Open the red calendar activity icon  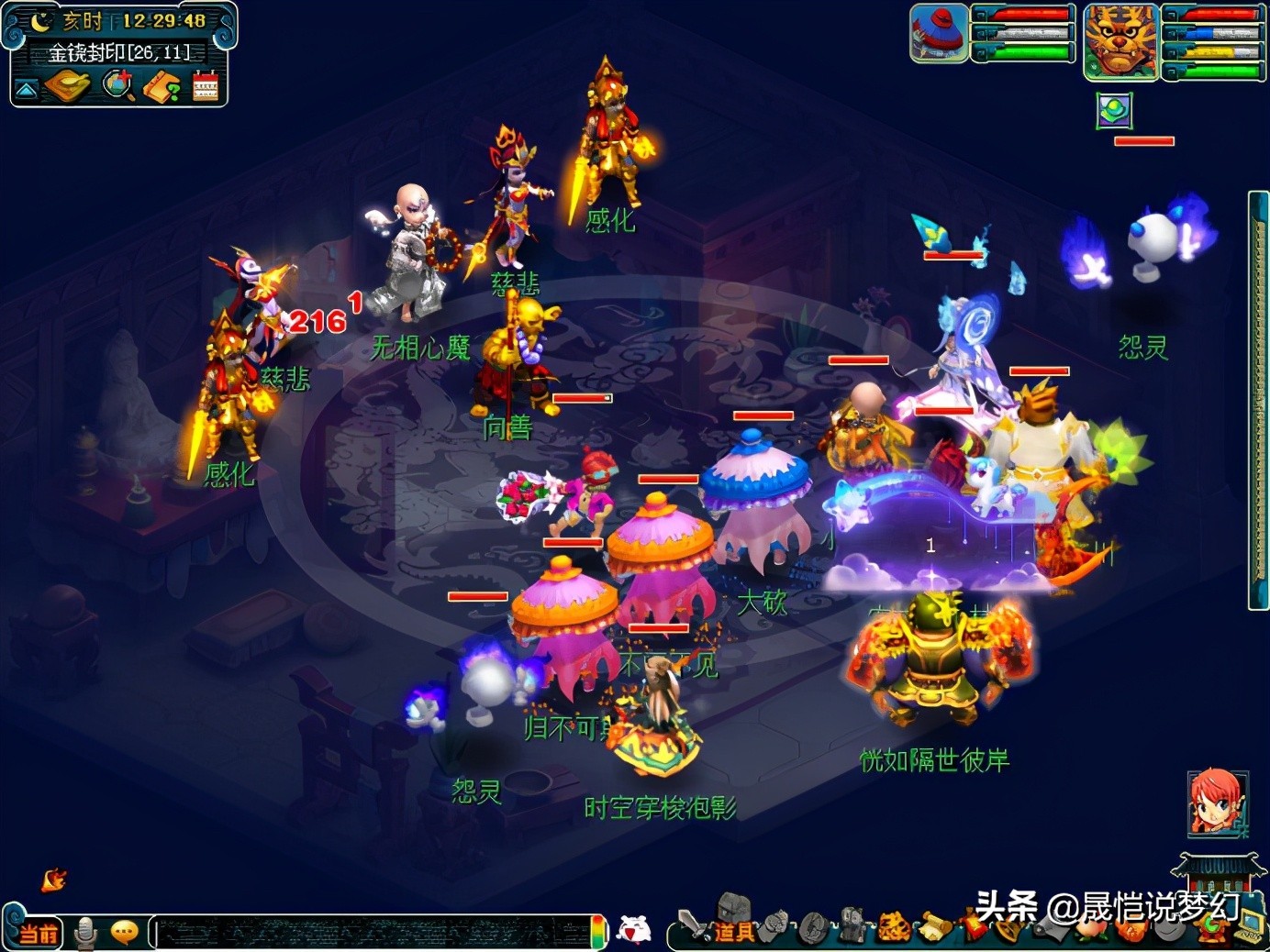tap(206, 86)
